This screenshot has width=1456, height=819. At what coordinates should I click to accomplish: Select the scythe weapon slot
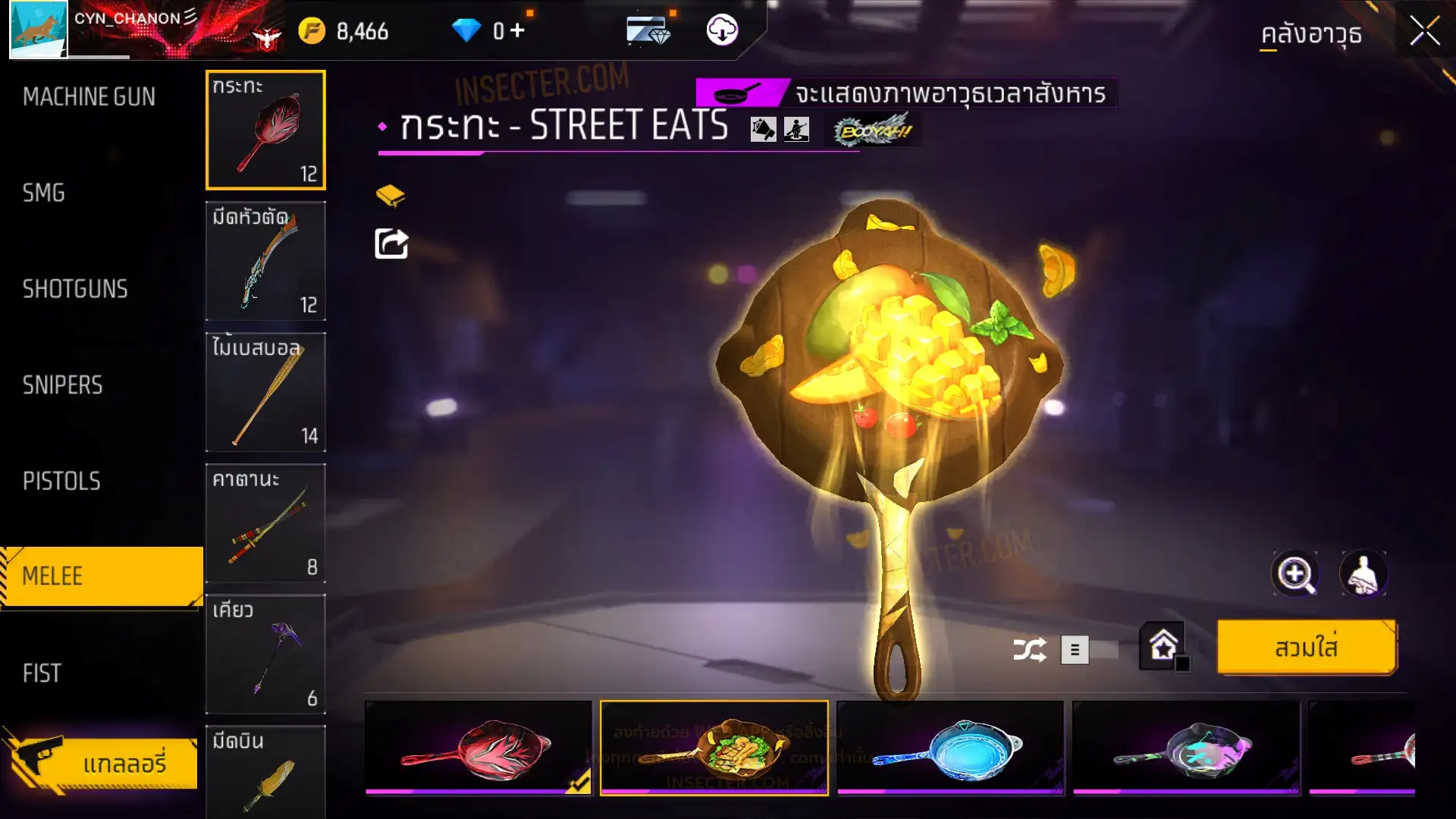(x=265, y=654)
